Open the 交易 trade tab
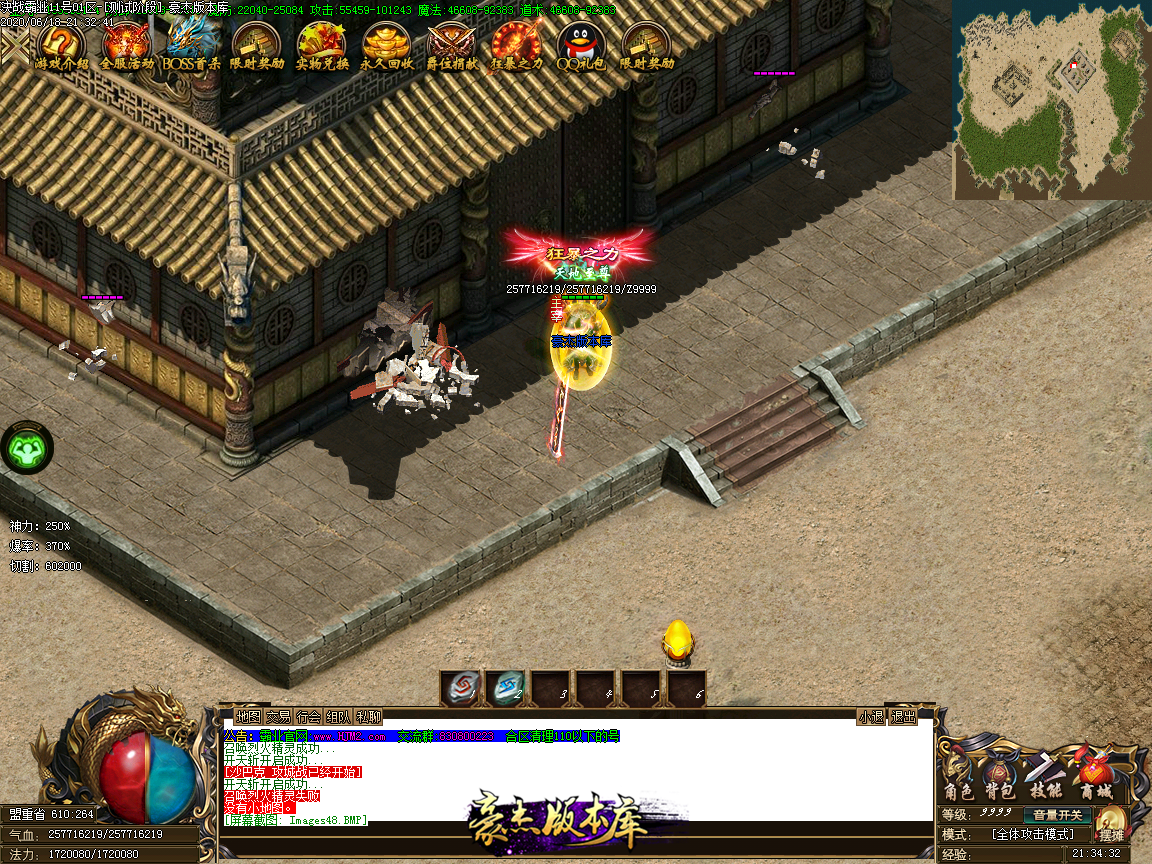This screenshot has height=864, width=1152. click(x=278, y=717)
